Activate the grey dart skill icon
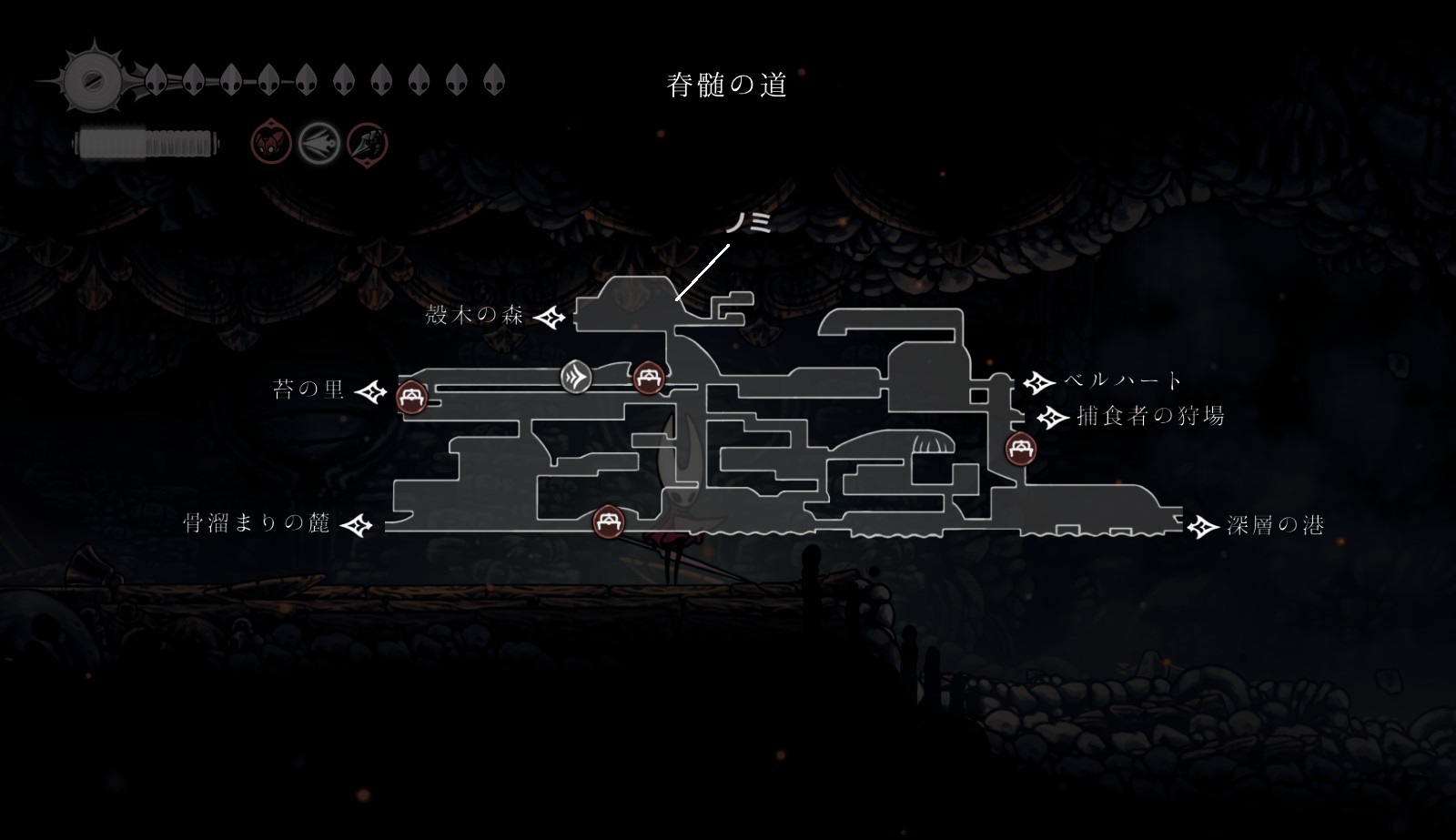The image size is (1456, 840). tap(319, 143)
